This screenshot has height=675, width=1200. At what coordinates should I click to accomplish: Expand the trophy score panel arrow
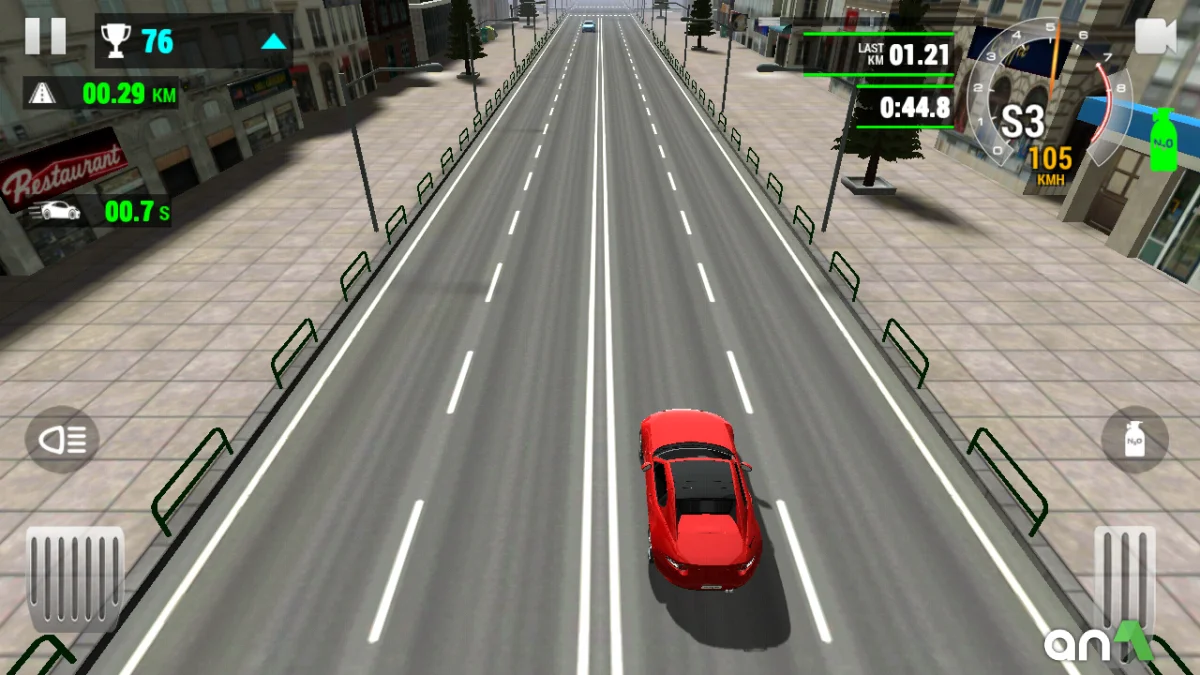coord(273,42)
